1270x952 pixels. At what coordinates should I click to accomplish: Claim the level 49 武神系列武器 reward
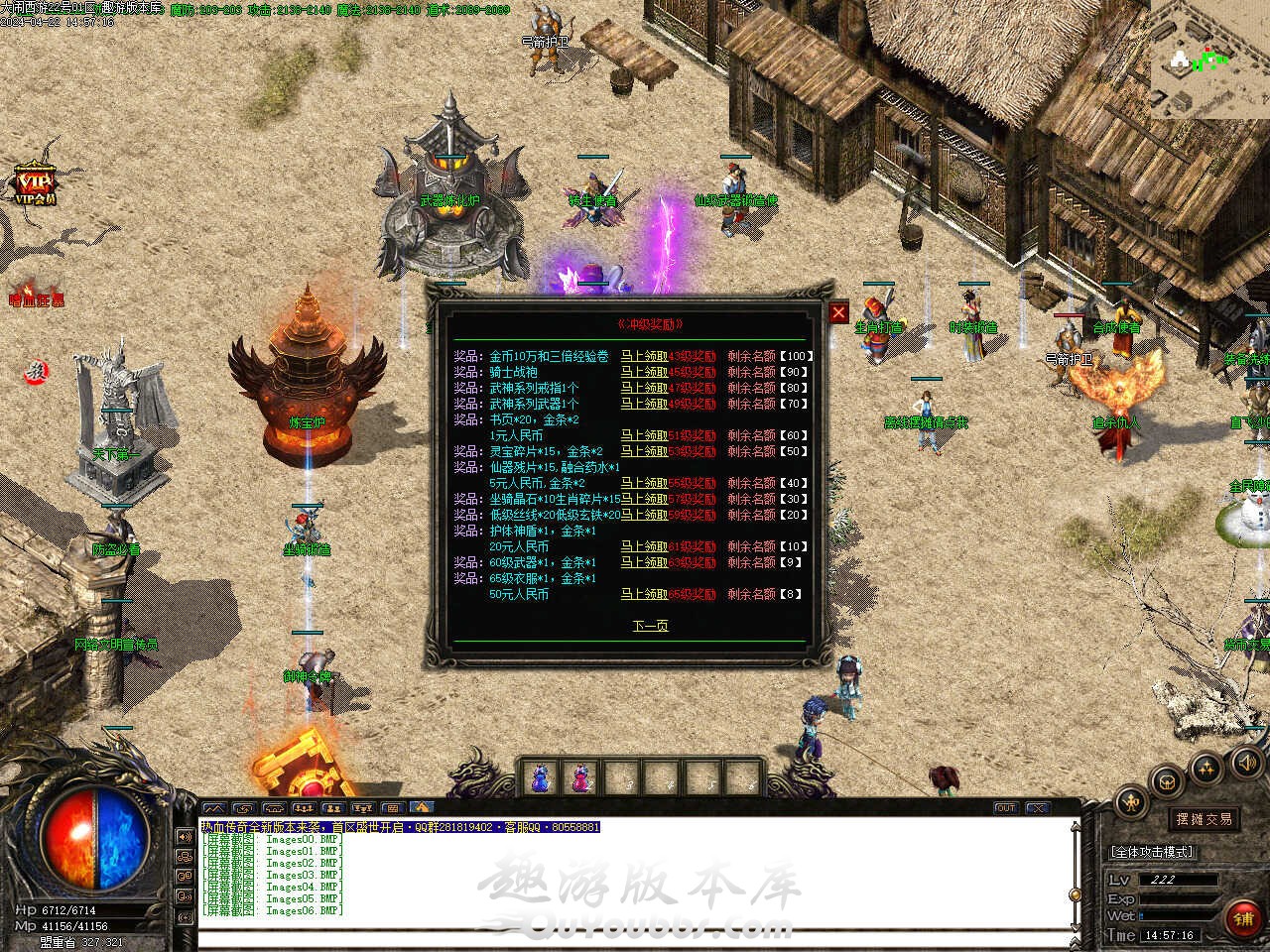click(644, 404)
